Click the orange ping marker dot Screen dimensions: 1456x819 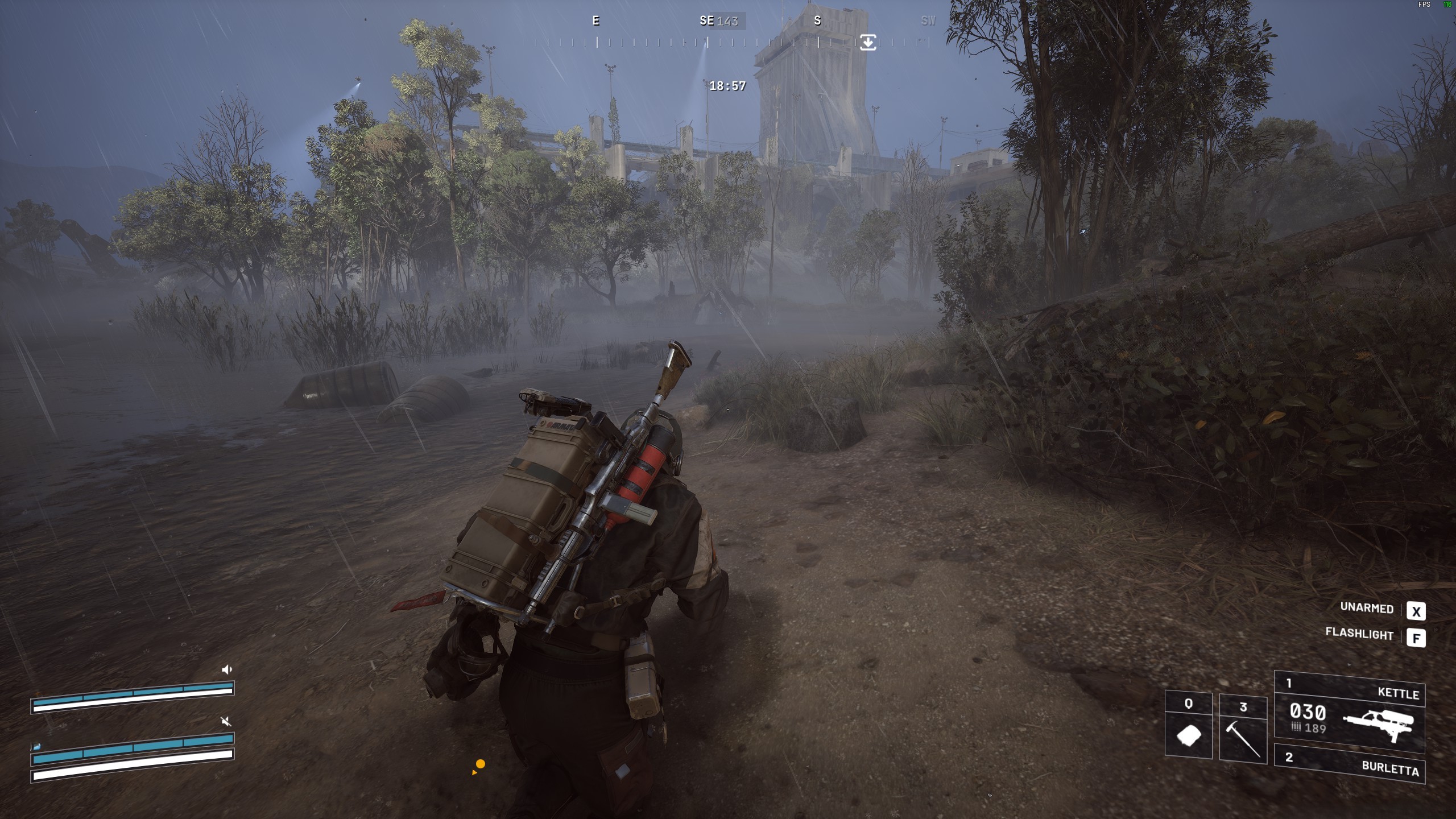point(481,764)
